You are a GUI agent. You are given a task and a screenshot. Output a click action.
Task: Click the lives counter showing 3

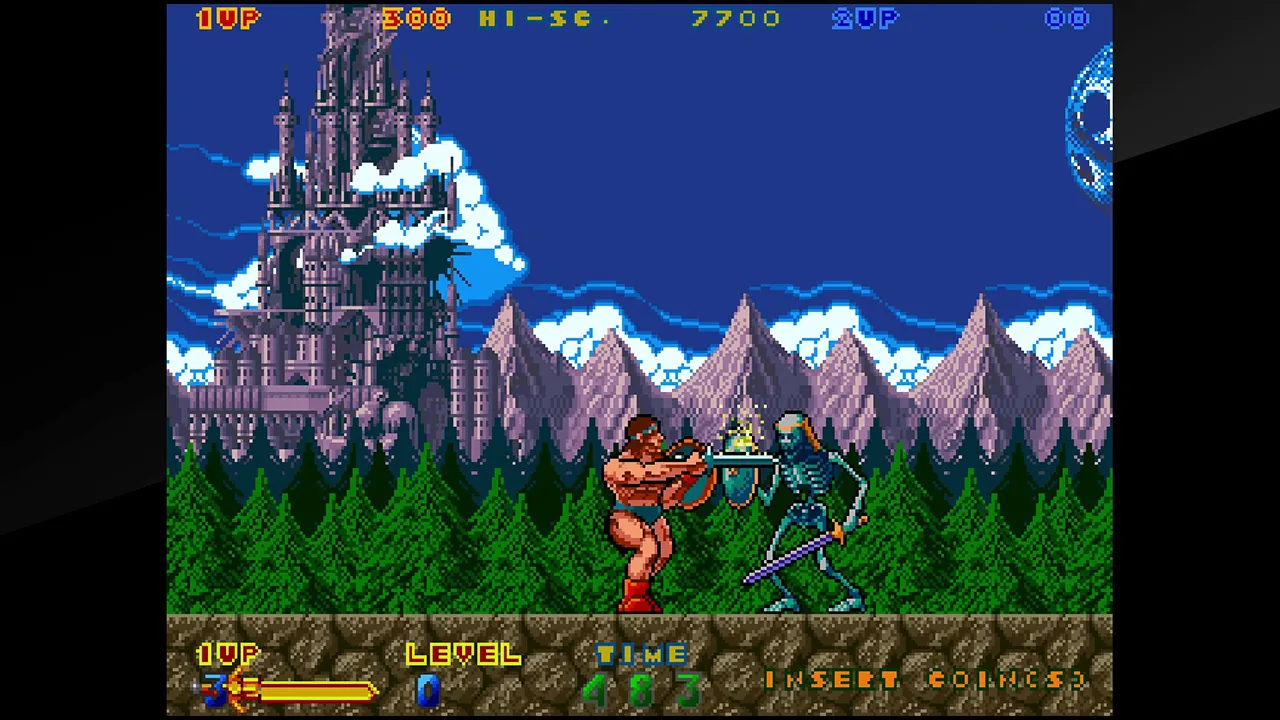[213, 688]
